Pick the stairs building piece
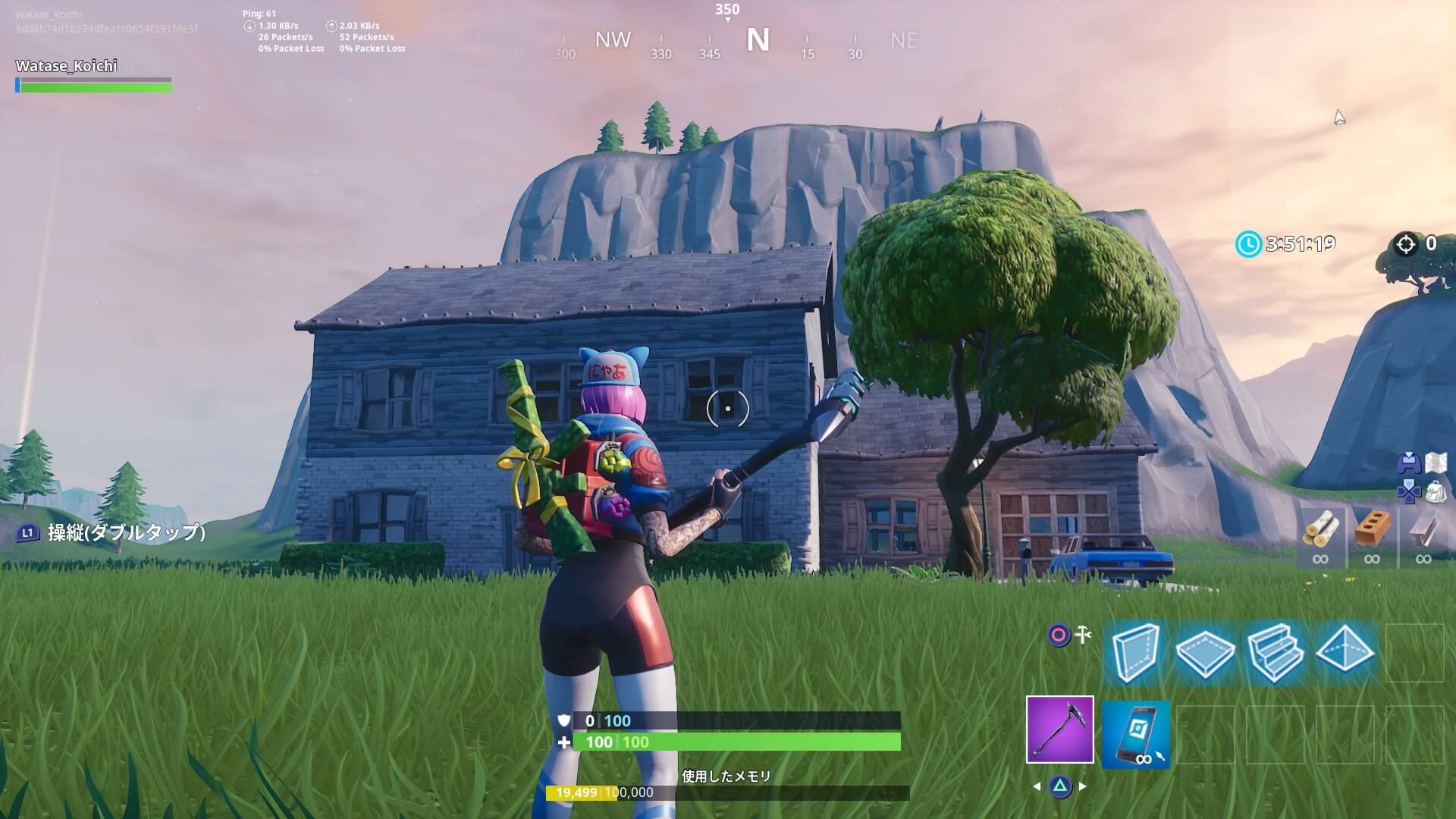Screen dimensions: 1456x819 [1275, 653]
